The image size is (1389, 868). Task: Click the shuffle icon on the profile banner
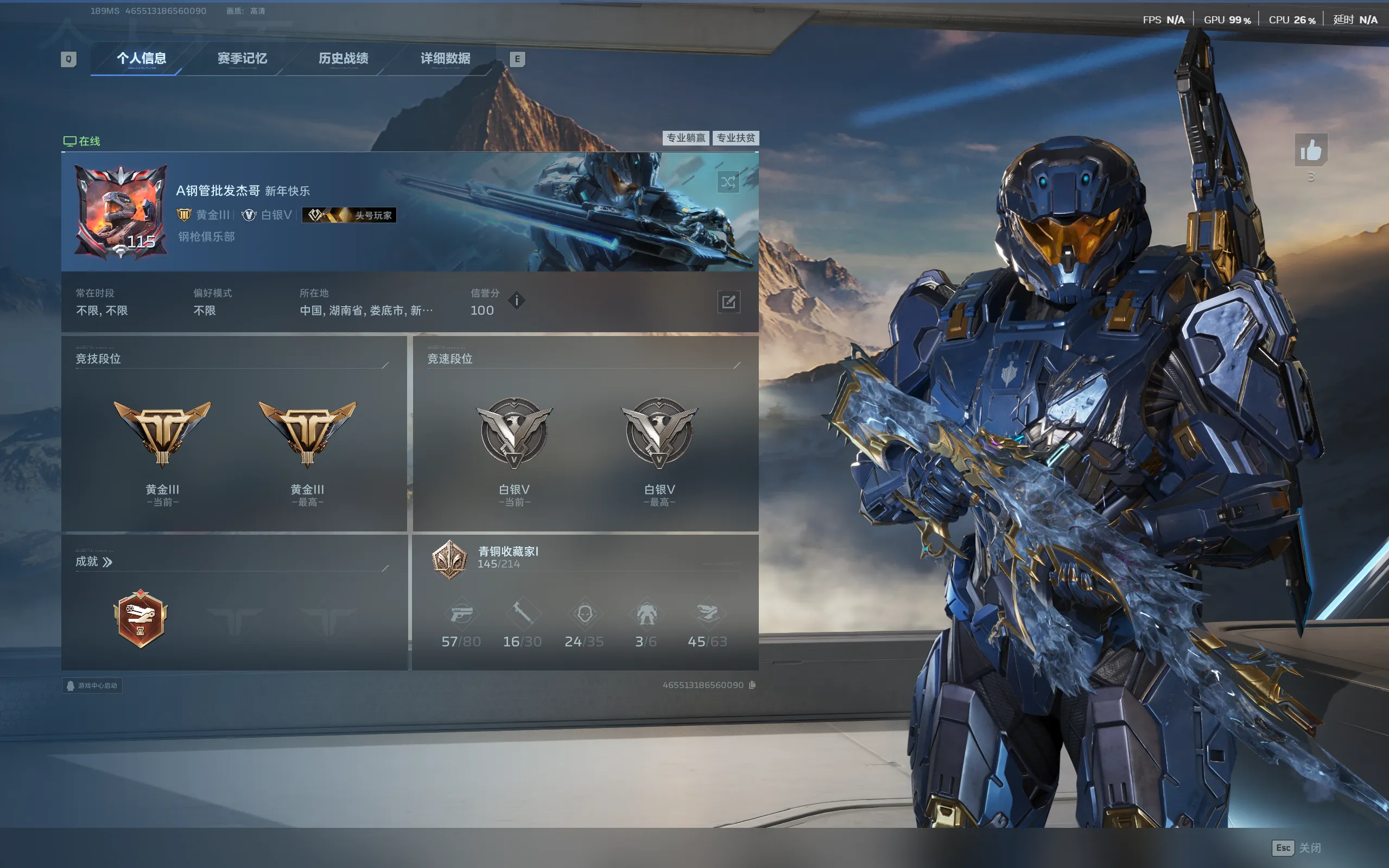click(728, 182)
